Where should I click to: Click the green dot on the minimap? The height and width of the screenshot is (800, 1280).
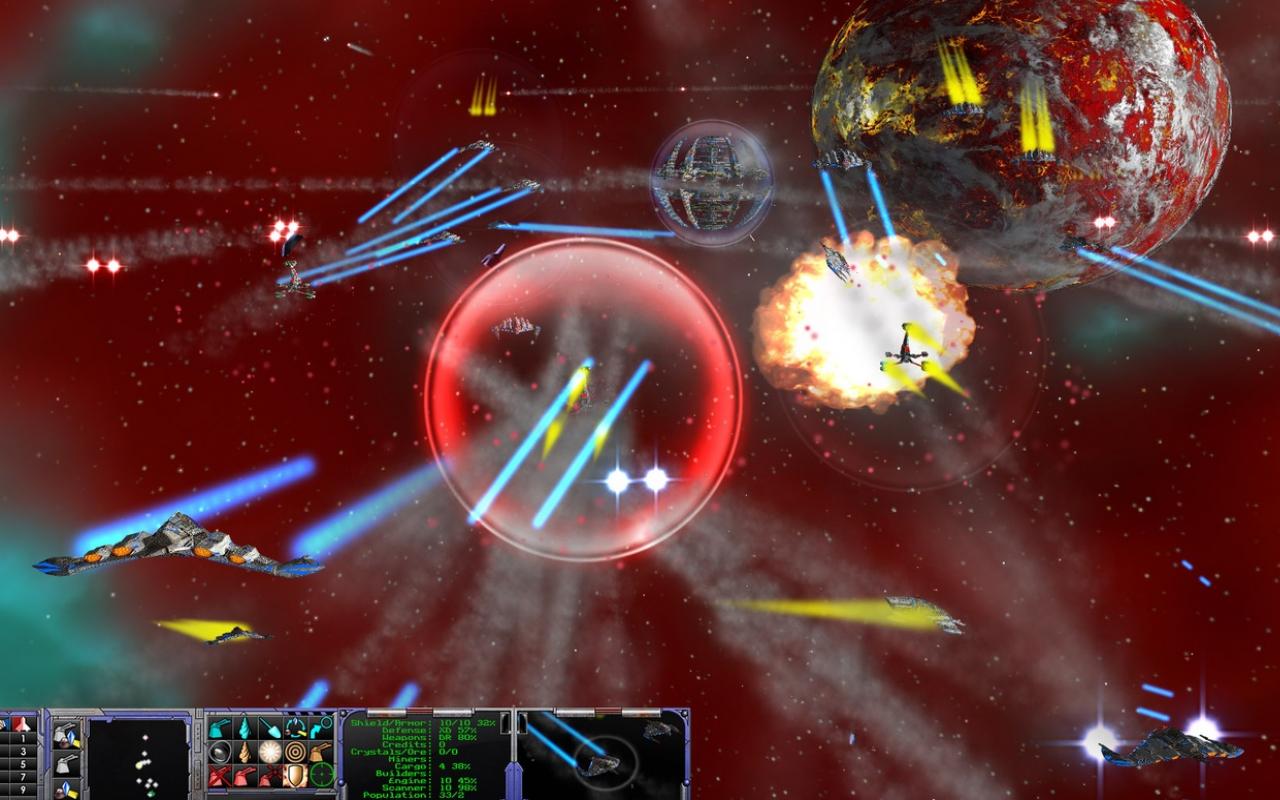pos(149,793)
